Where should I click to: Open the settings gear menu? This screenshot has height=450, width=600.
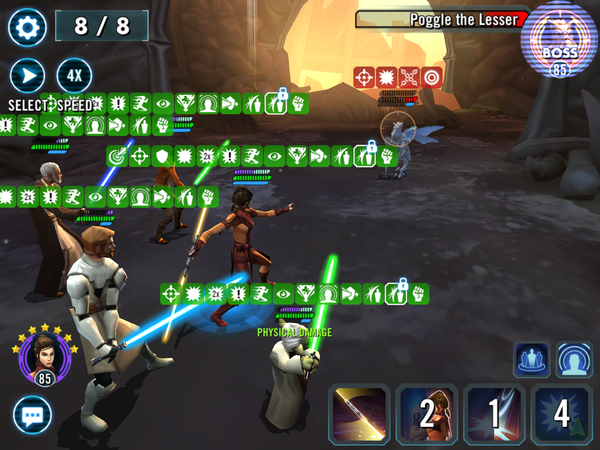click(27, 26)
